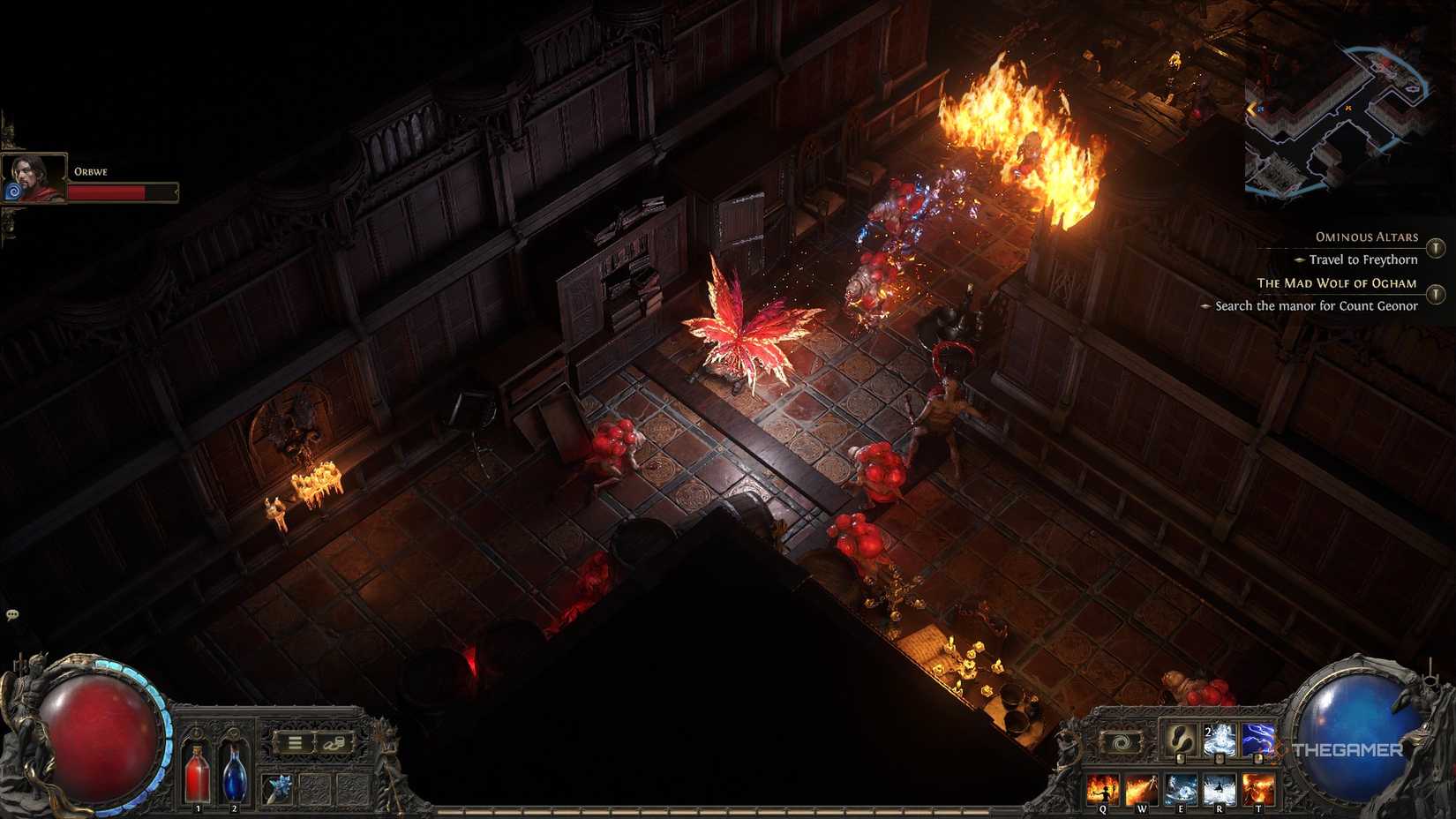Select the dodge roll boots skill icon
The image size is (1456, 819).
coord(1180,740)
